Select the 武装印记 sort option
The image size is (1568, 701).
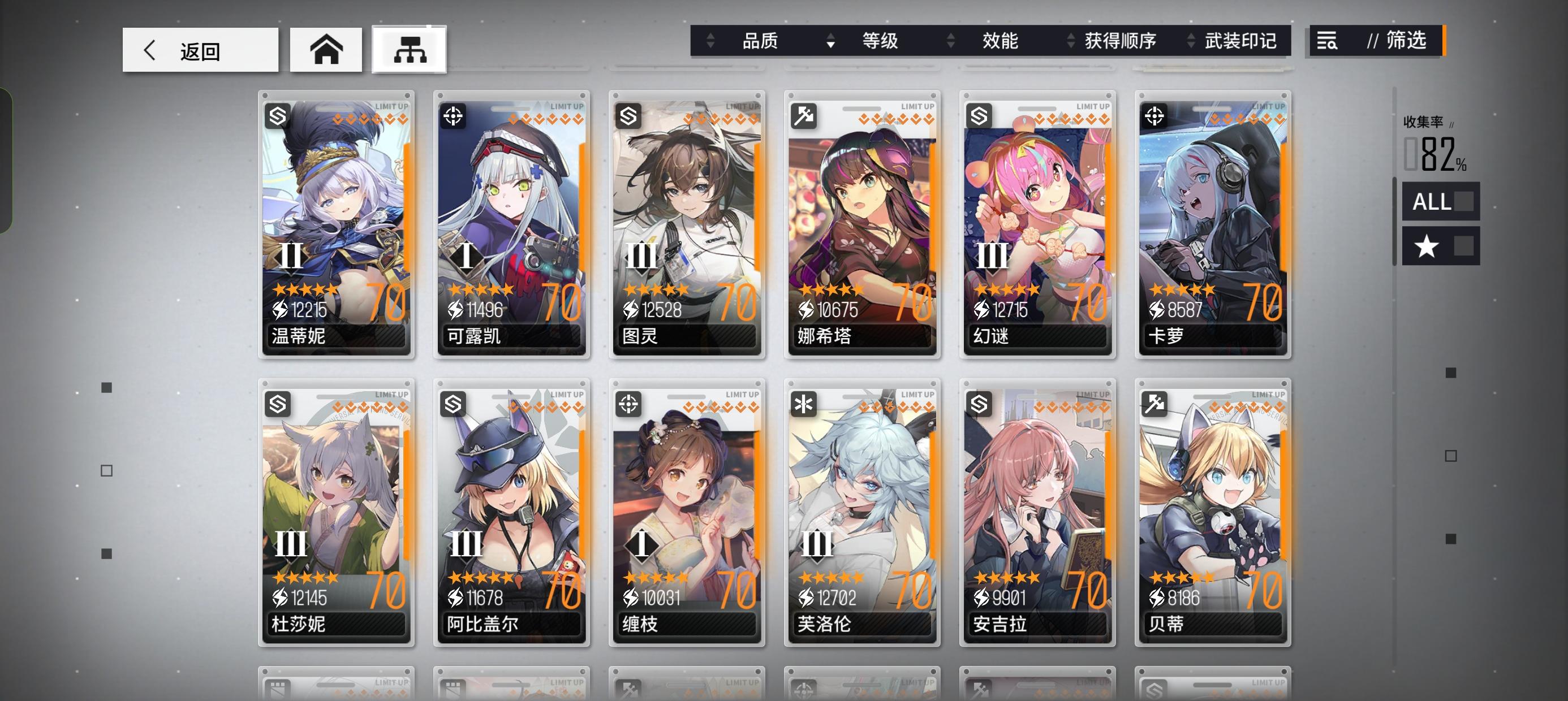(1242, 41)
